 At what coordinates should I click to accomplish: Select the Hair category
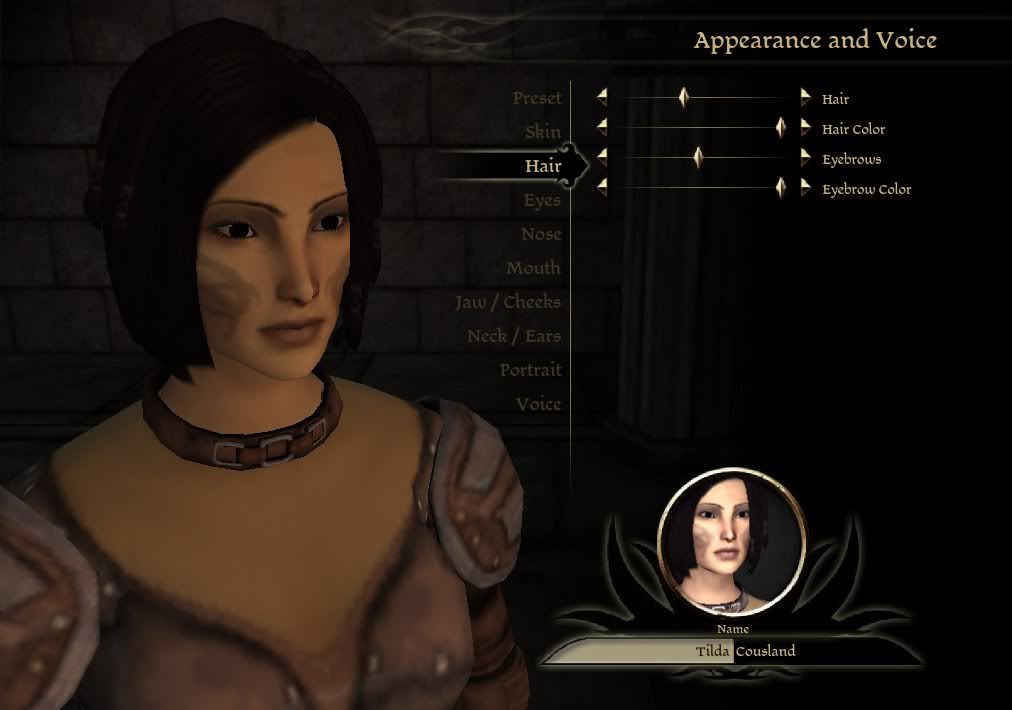coord(543,166)
